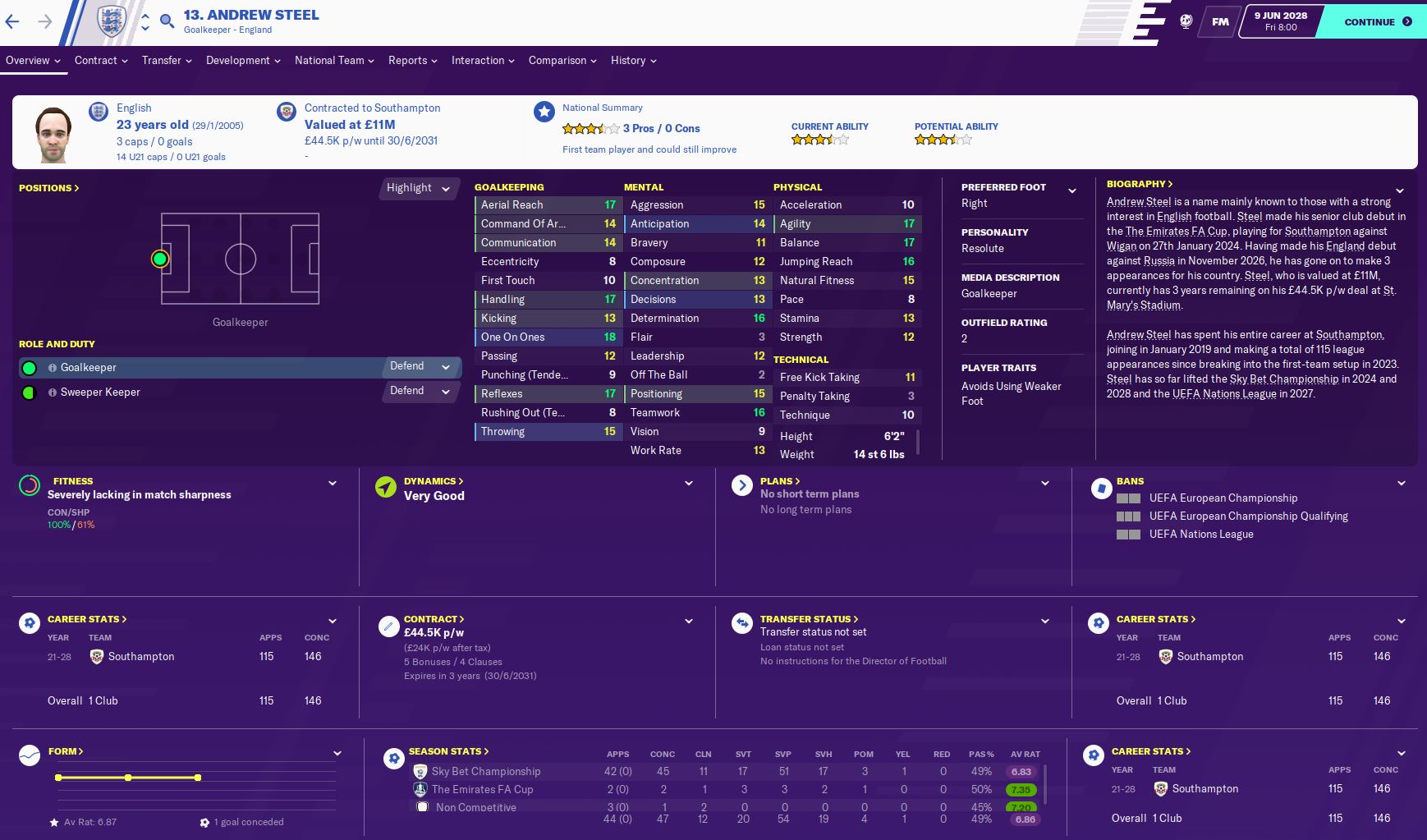Open the National Team menu
Viewport: 1427px width, 840px height.
click(330, 60)
